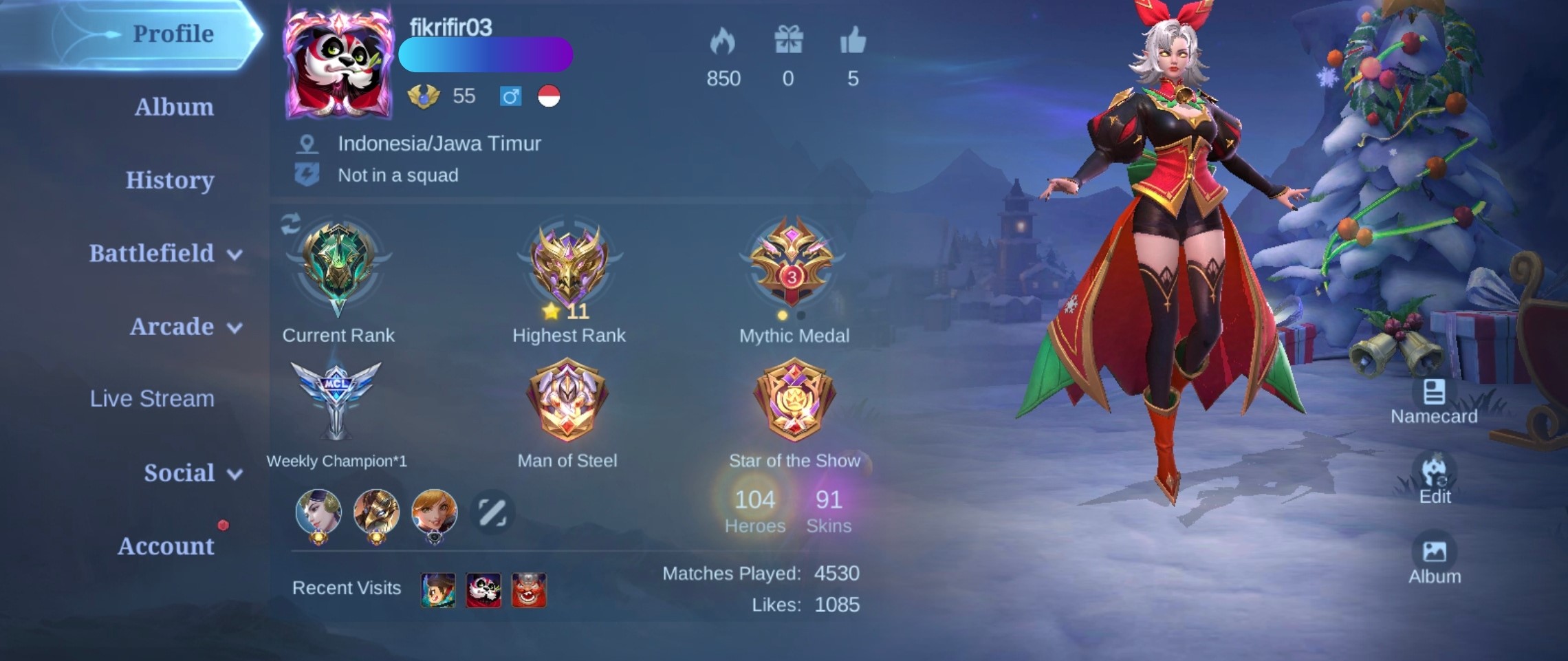Open the Namecard button
The image size is (1568, 661).
(1434, 400)
